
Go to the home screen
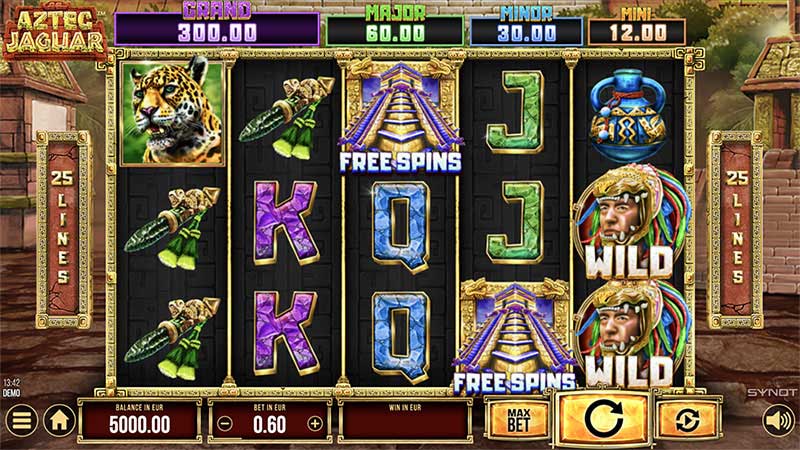(x=59, y=420)
